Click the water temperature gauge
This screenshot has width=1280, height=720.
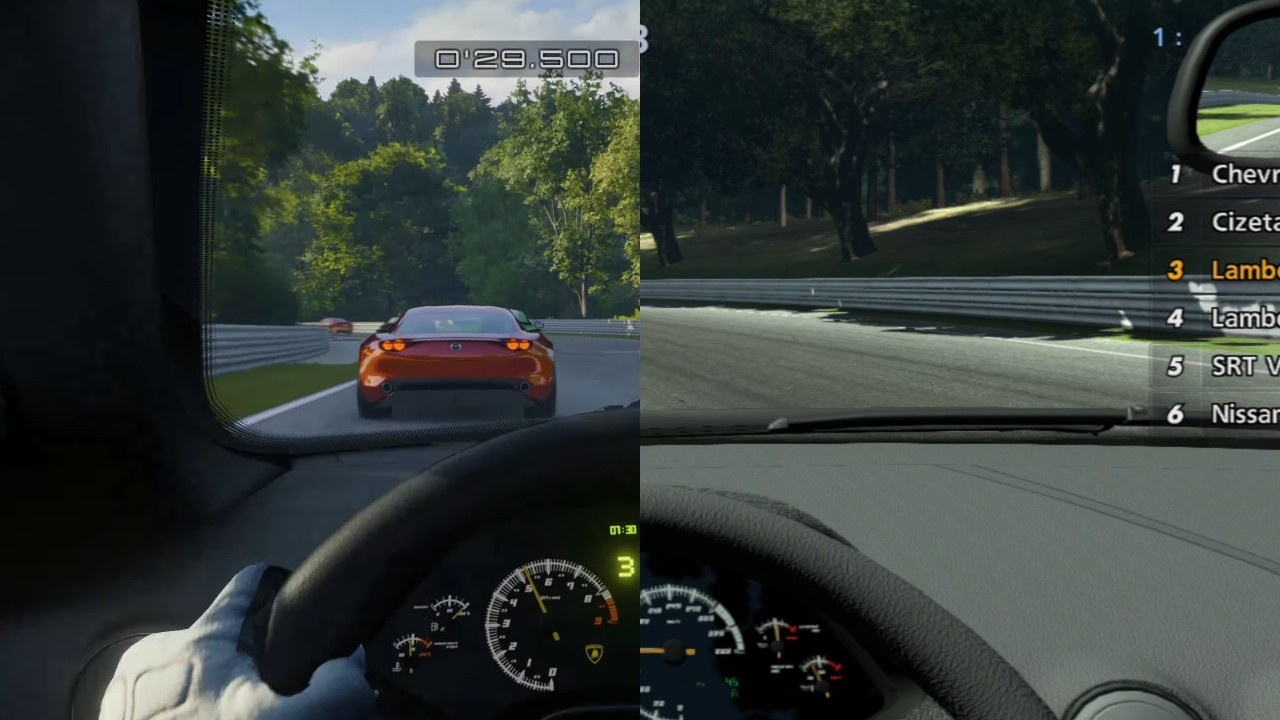pyautogui.click(x=413, y=648)
